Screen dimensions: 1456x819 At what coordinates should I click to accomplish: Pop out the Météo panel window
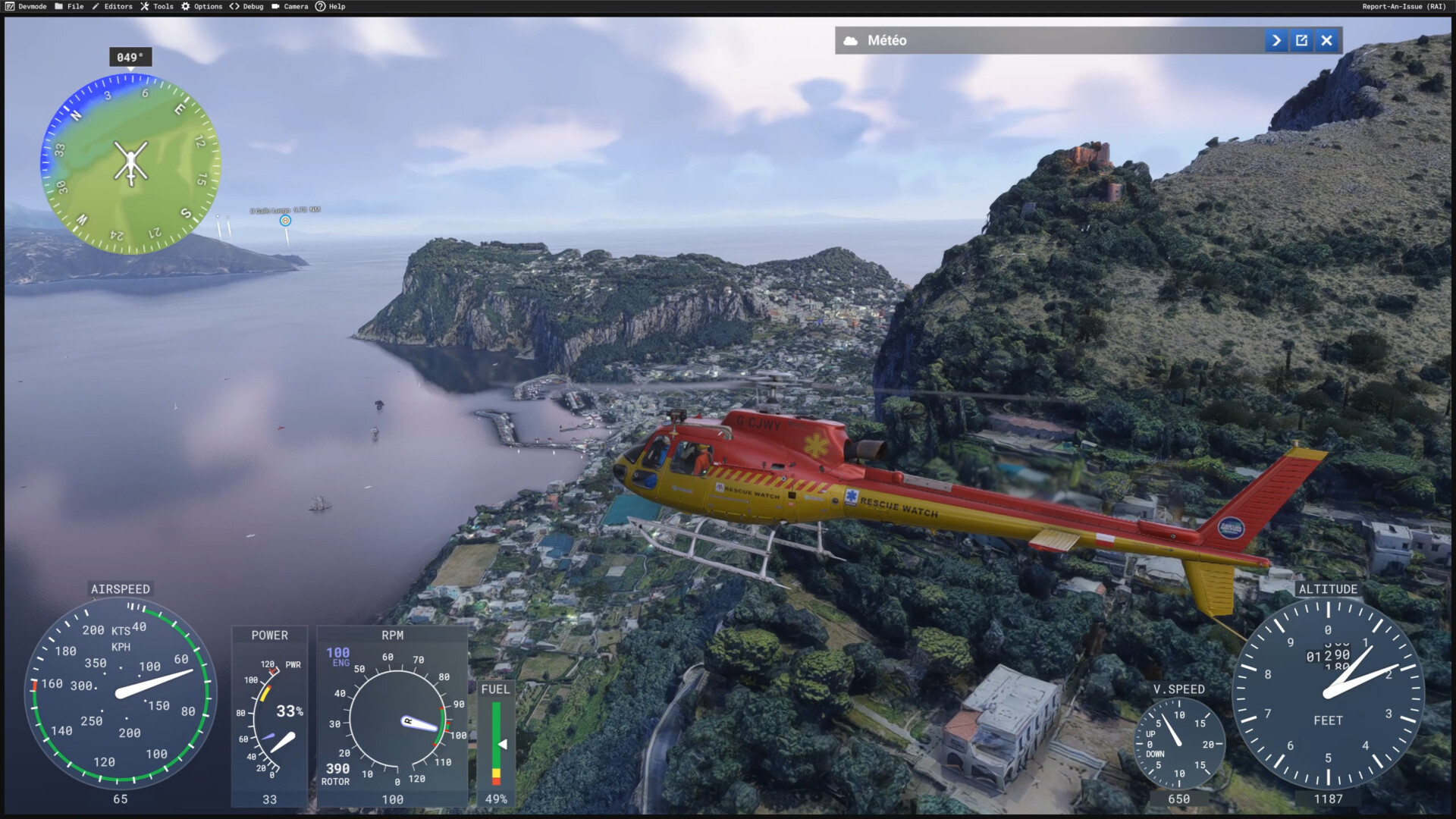coord(1301,41)
